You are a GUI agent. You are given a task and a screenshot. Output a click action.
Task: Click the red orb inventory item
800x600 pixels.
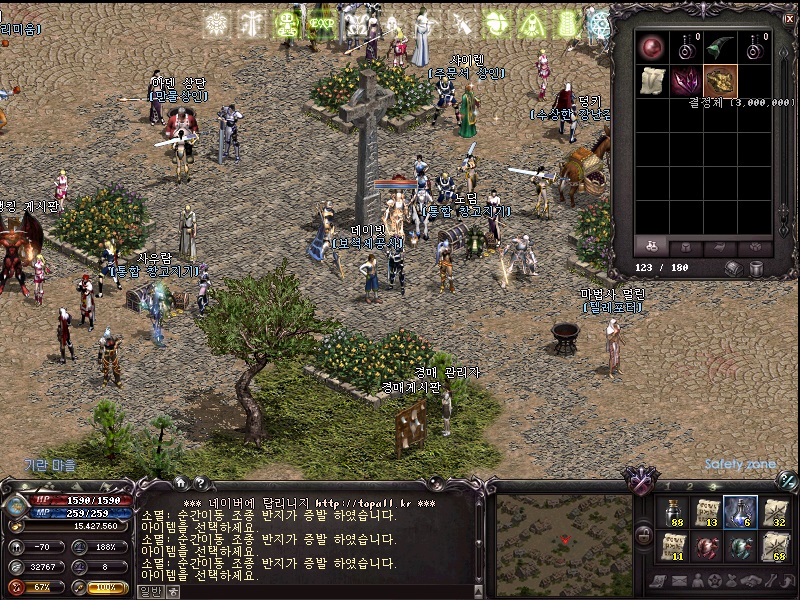(x=652, y=47)
